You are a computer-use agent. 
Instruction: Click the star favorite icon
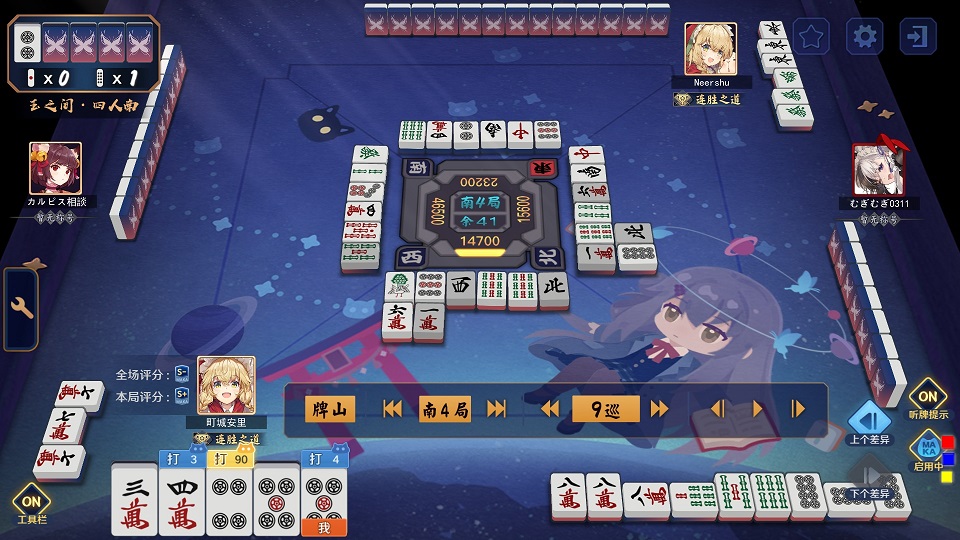click(811, 37)
